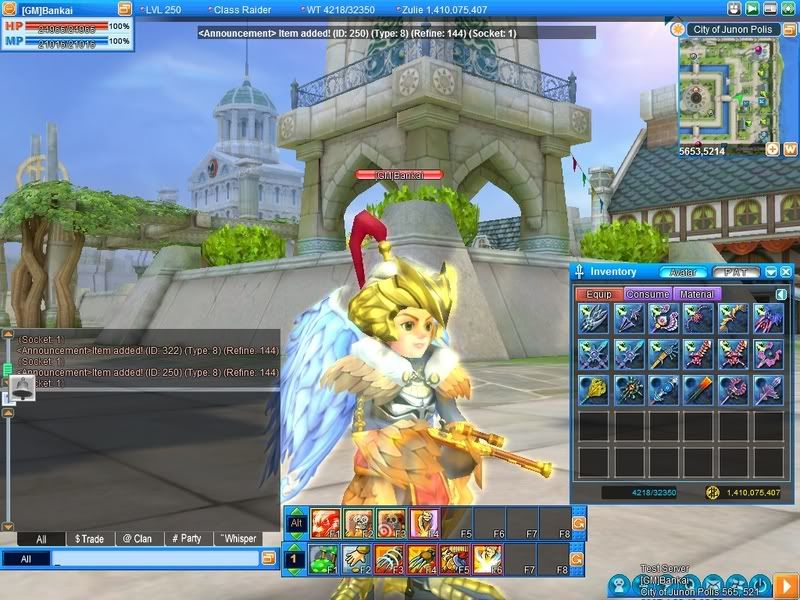Image resolution: width=800 pixels, height=600 pixels.
Task: Switch to the Consume inventory tab
Action: (647, 295)
